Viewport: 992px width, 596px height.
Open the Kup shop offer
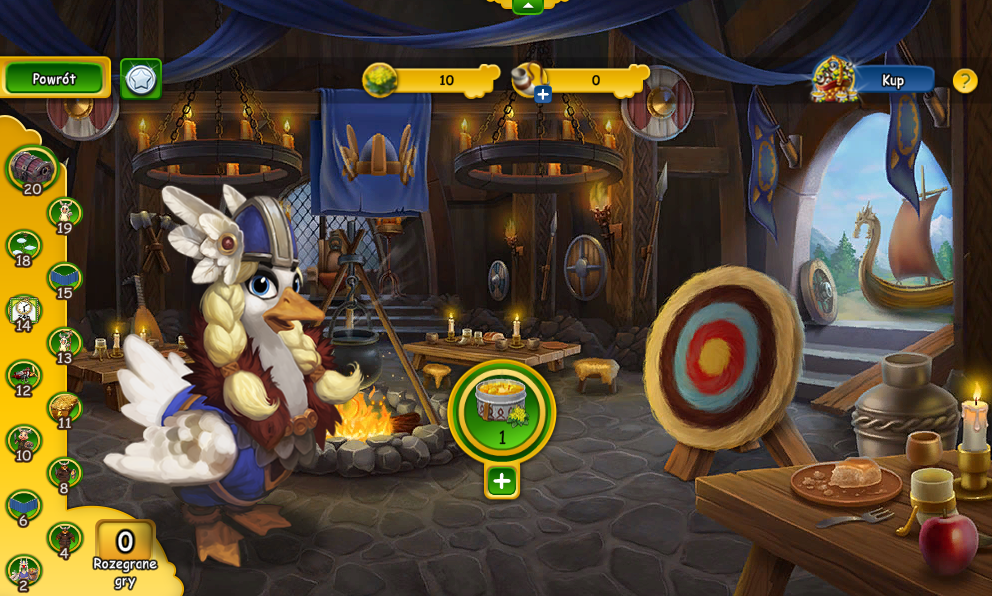(x=890, y=80)
